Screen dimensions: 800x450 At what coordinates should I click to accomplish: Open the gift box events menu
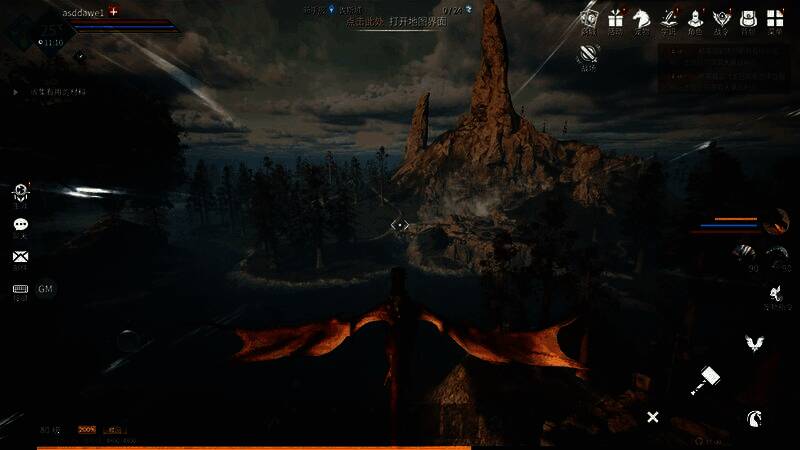point(615,18)
